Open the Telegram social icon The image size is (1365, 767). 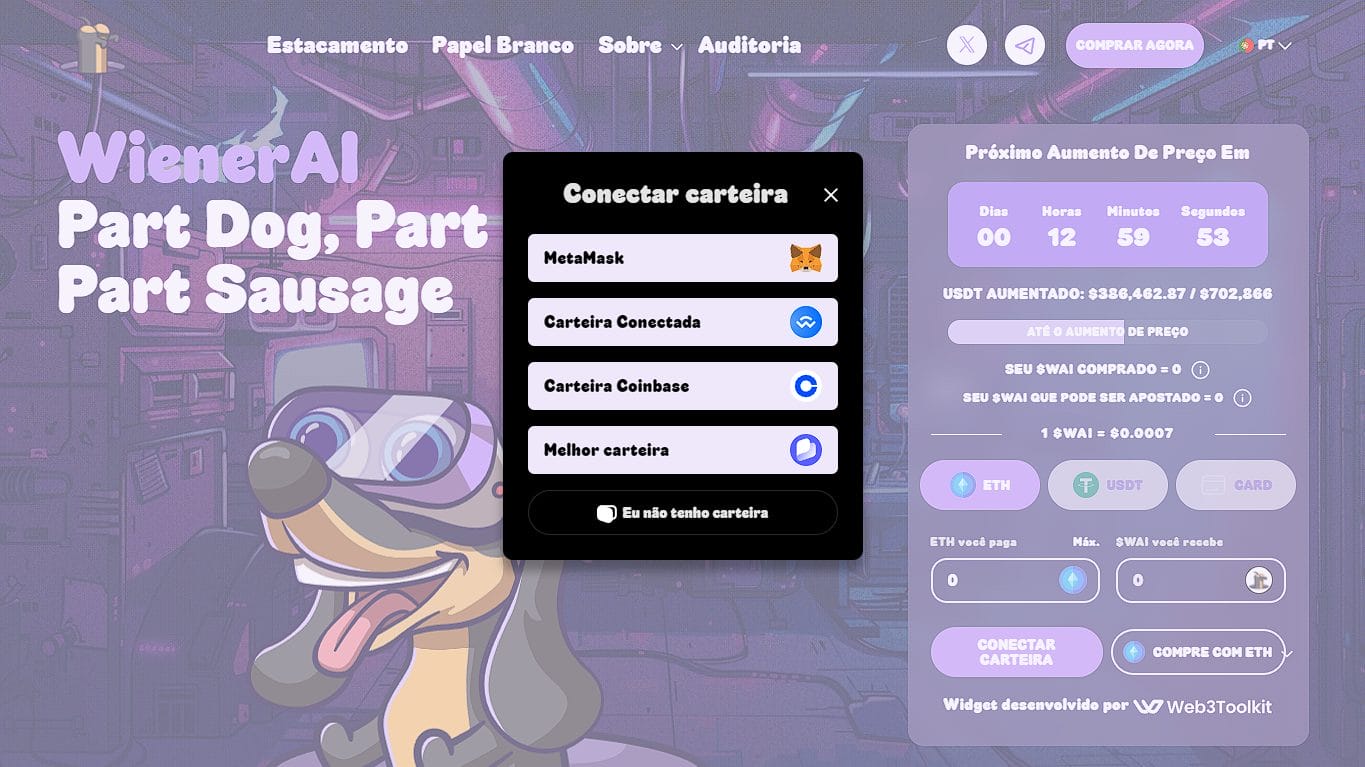(x=1024, y=45)
